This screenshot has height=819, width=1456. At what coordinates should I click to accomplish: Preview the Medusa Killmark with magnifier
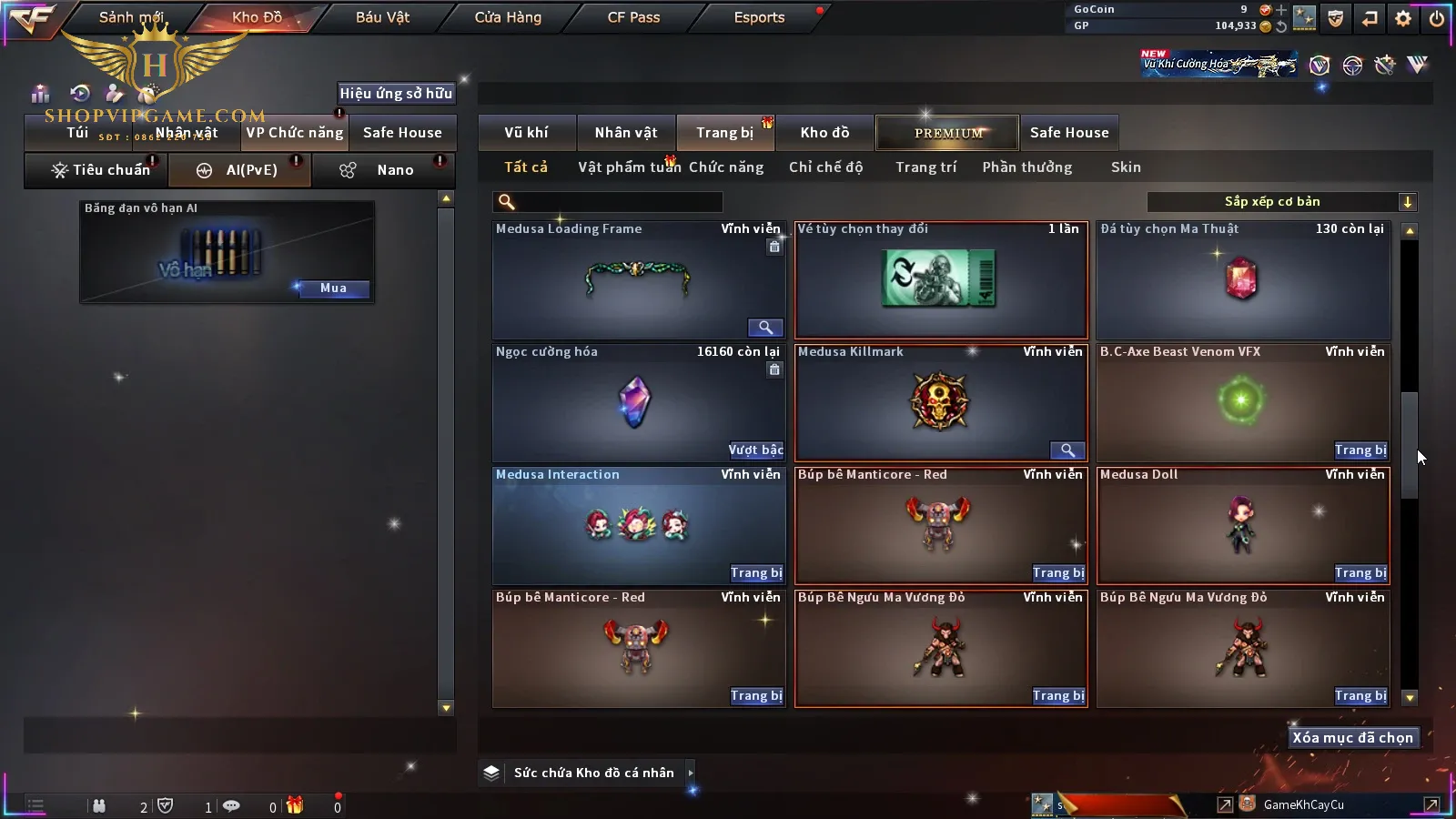click(x=1067, y=450)
